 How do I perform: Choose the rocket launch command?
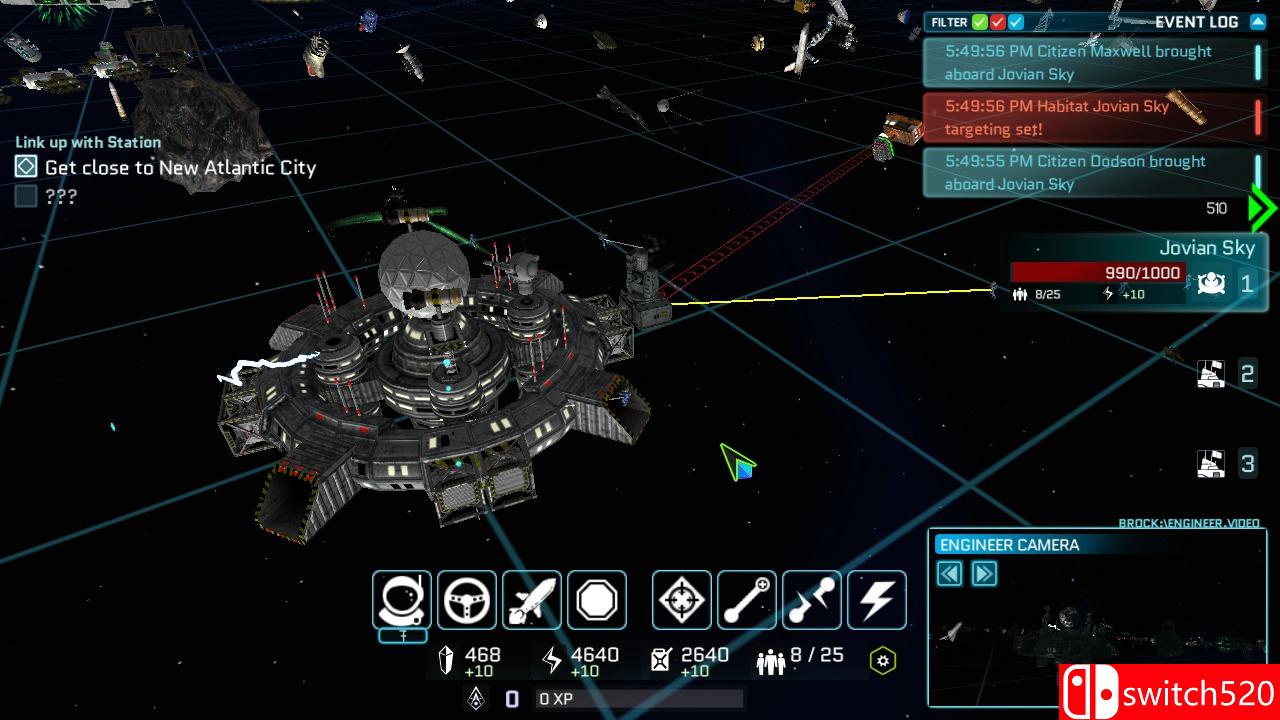pyautogui.click(x=532, y=600)
